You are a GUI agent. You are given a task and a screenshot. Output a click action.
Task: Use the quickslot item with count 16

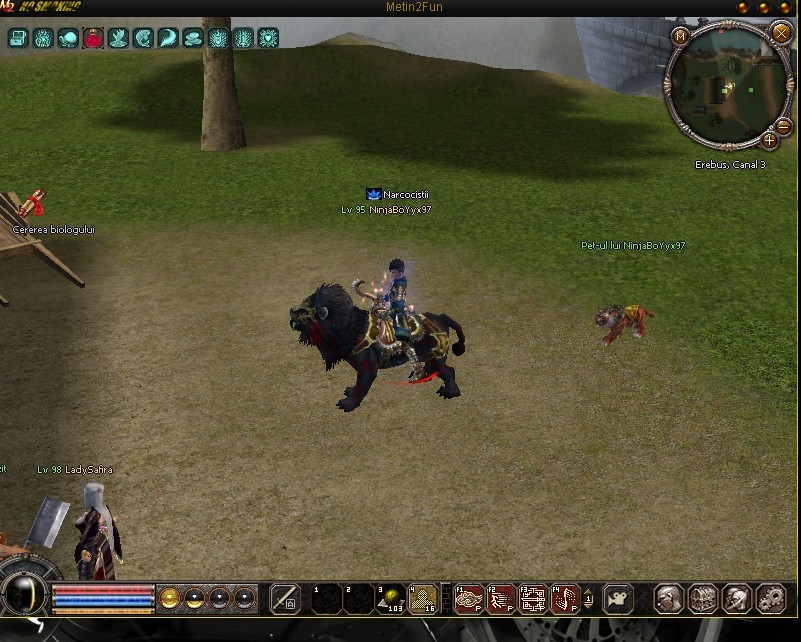coord(423,599)
